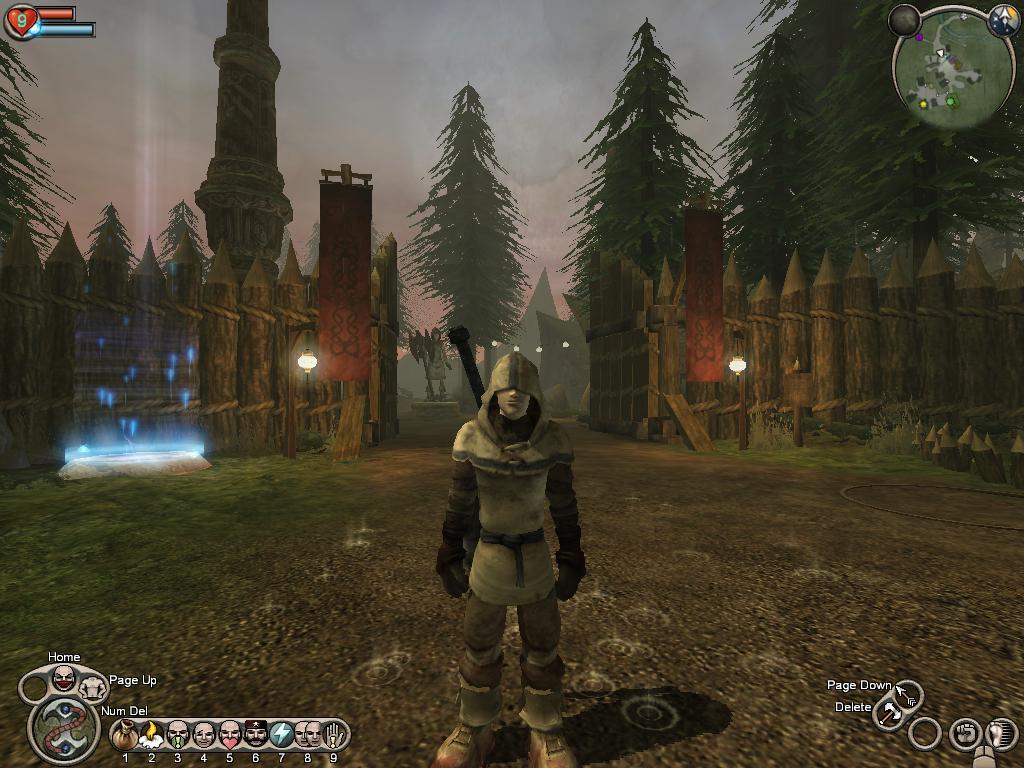Screen dimensions: 1024x768
Task: Equip the arrow ranged weapon slot
Action: [x=908, y=692]
